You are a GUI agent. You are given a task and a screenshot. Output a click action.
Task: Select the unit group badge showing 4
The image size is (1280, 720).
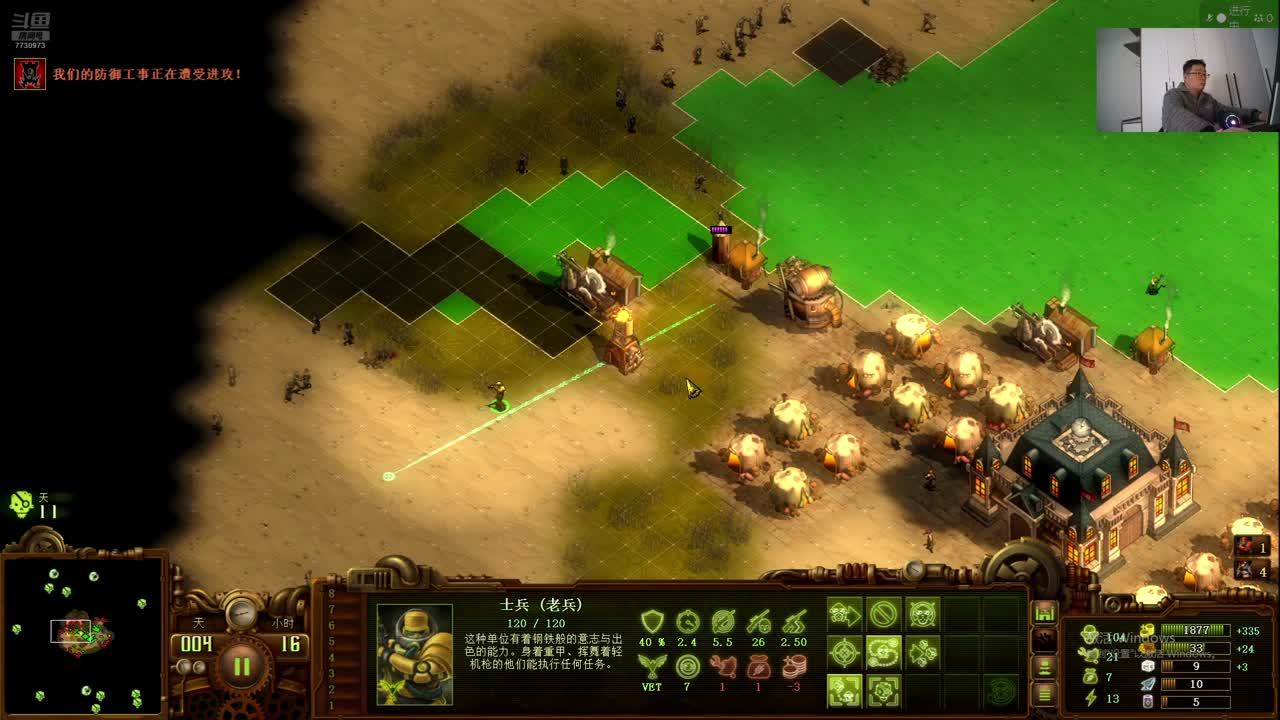point(1251,570)
